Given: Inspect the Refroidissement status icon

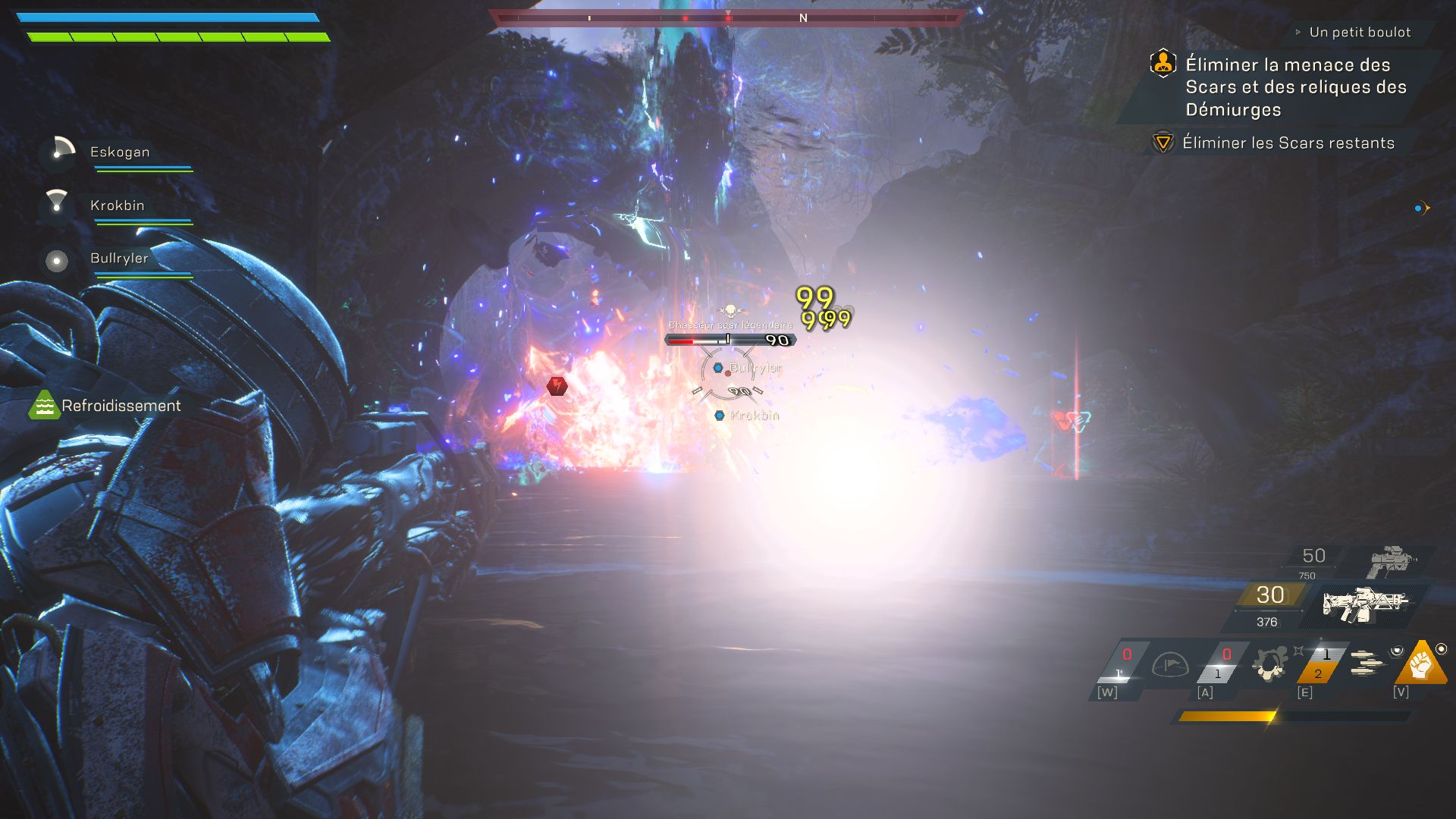Looking at the screenshot, I should (44, 406).
